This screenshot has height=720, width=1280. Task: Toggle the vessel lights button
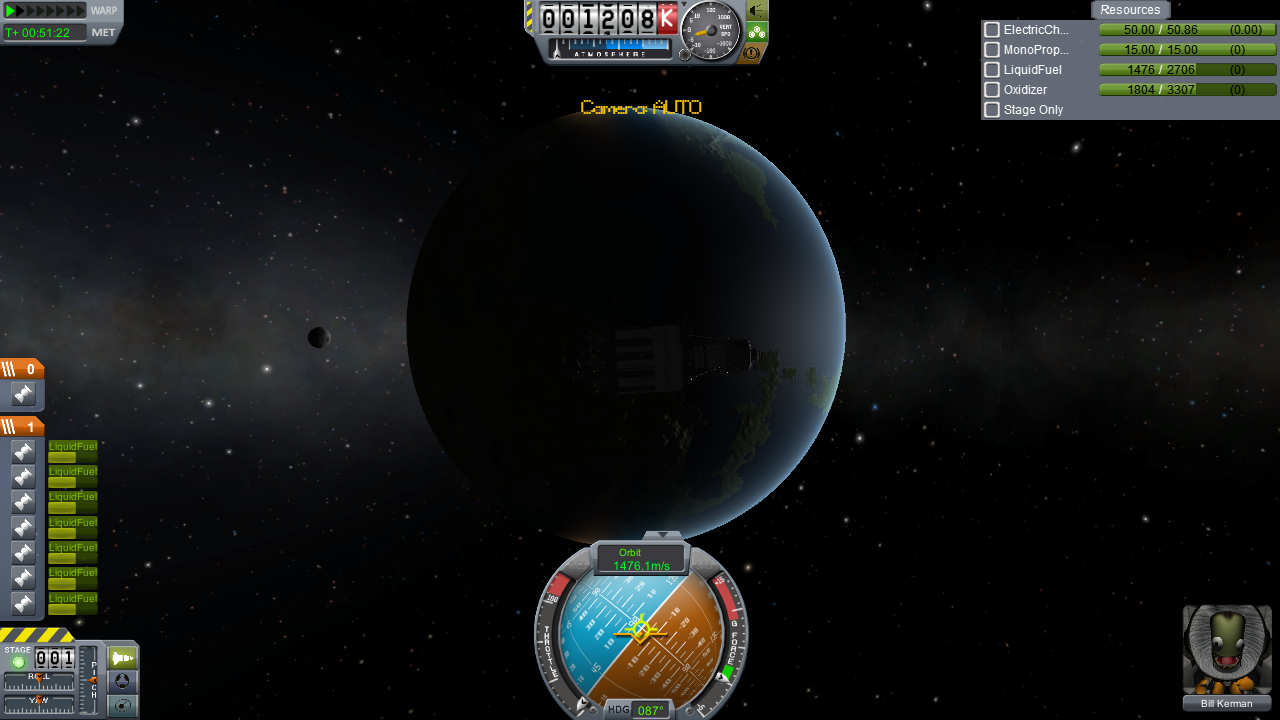757,11
